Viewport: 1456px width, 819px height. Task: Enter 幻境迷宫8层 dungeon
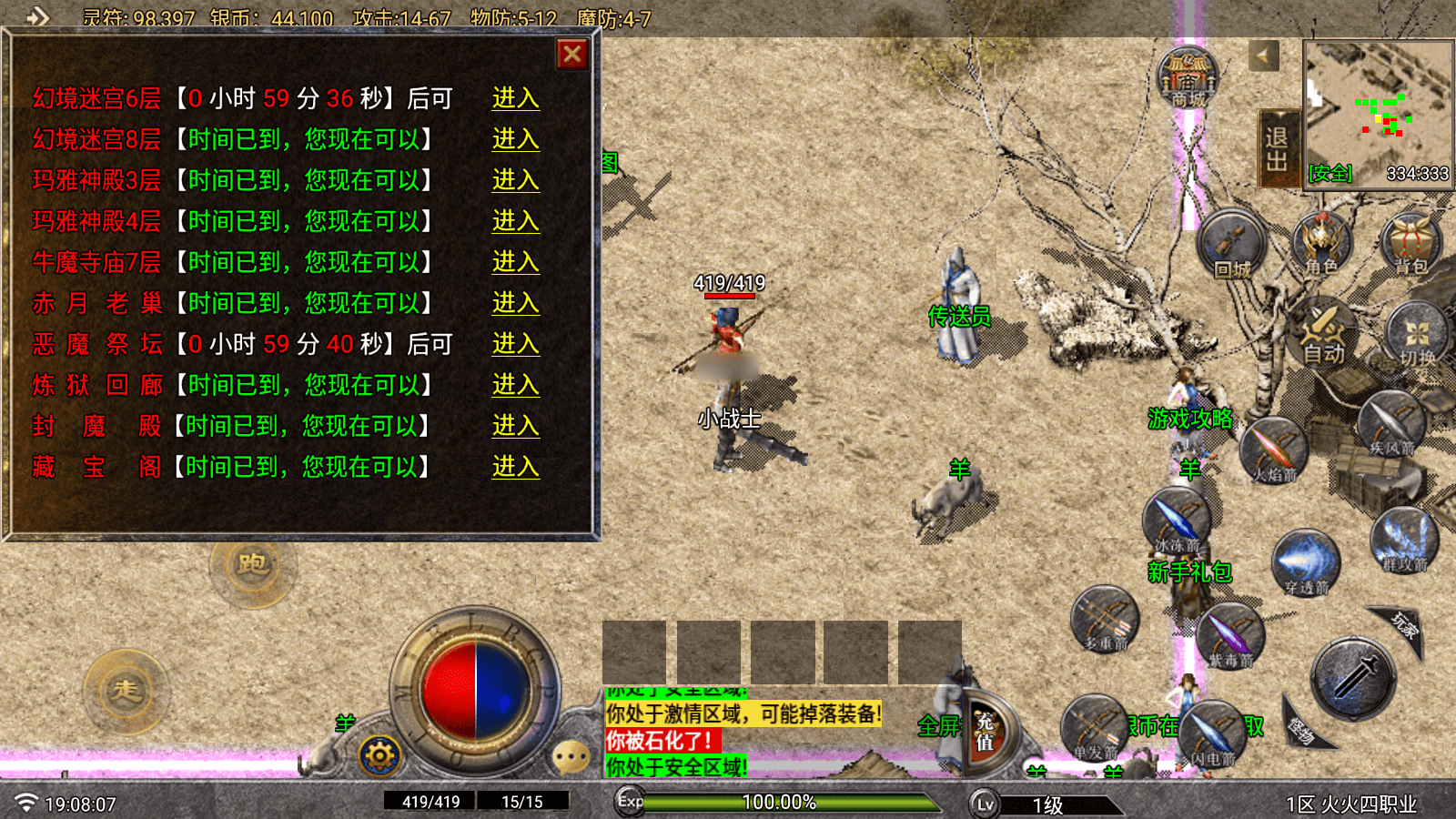(515, 139)
